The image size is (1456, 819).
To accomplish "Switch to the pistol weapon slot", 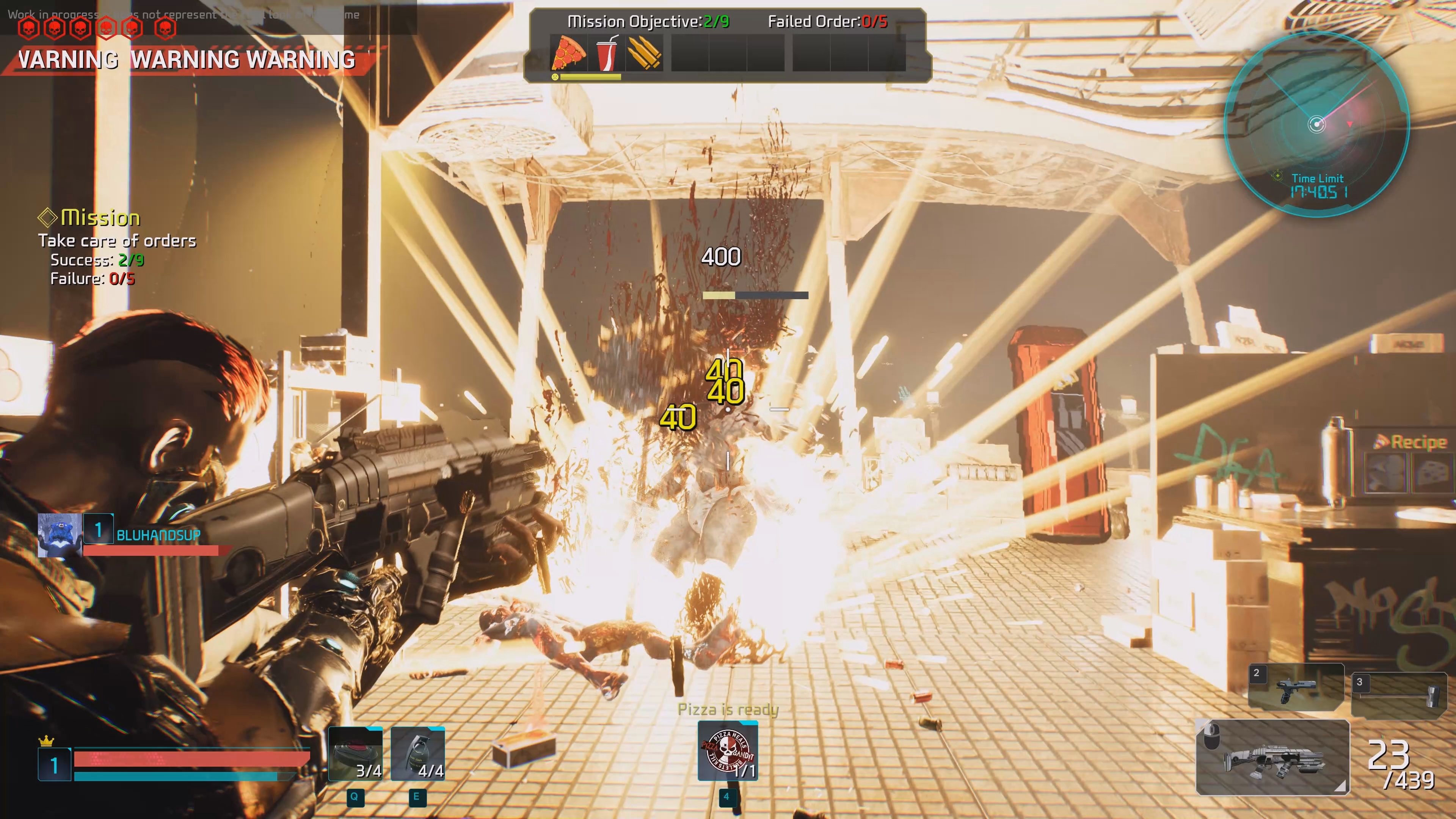I will click(1296, 687).
